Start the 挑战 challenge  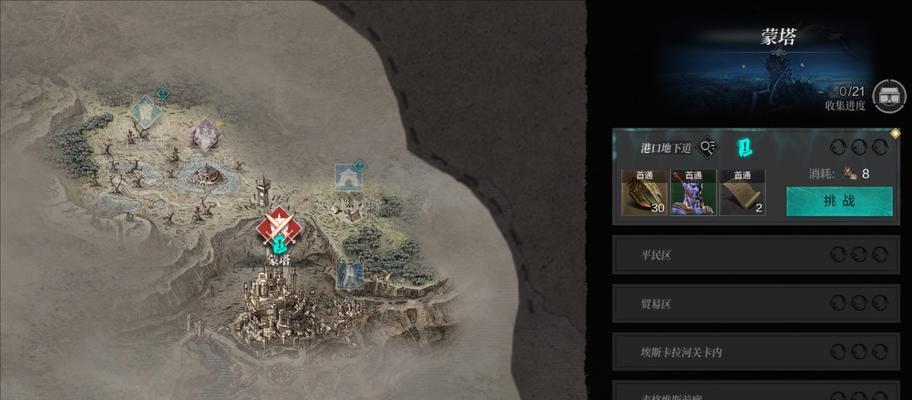pos(839,200)
